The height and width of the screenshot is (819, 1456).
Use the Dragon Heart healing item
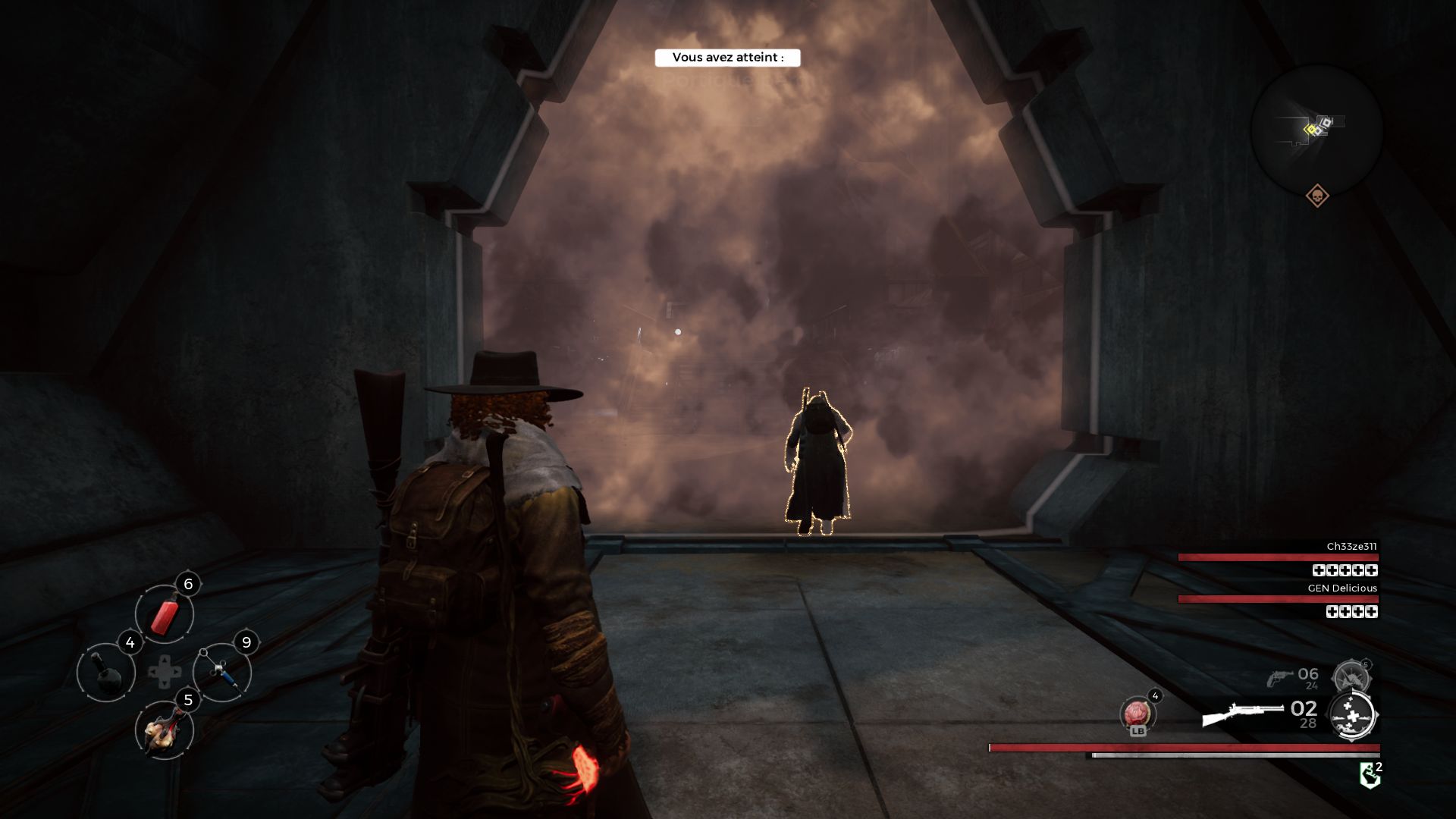(x=1137, y=714)
